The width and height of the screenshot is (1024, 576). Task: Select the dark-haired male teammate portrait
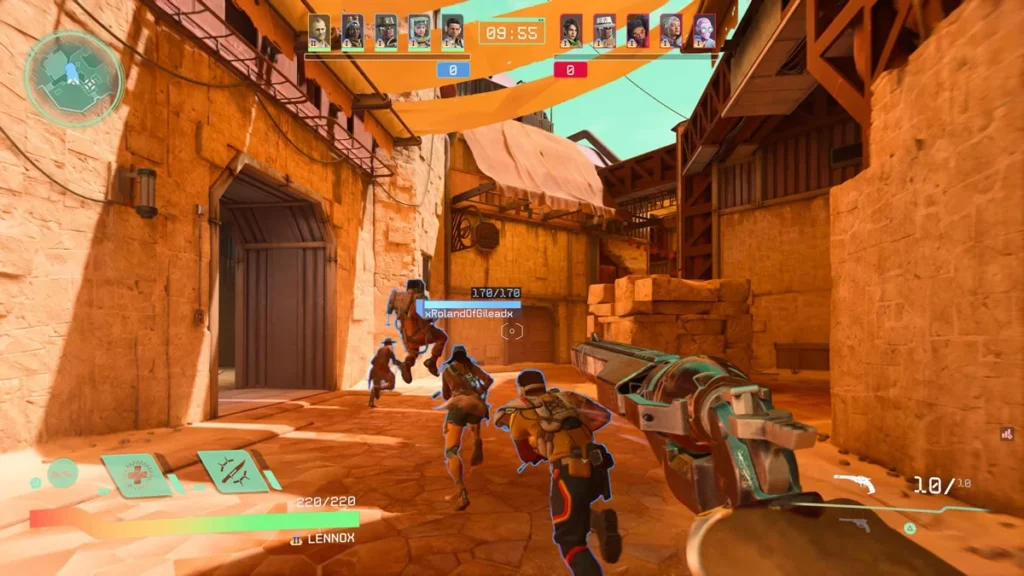pos(453,31)
